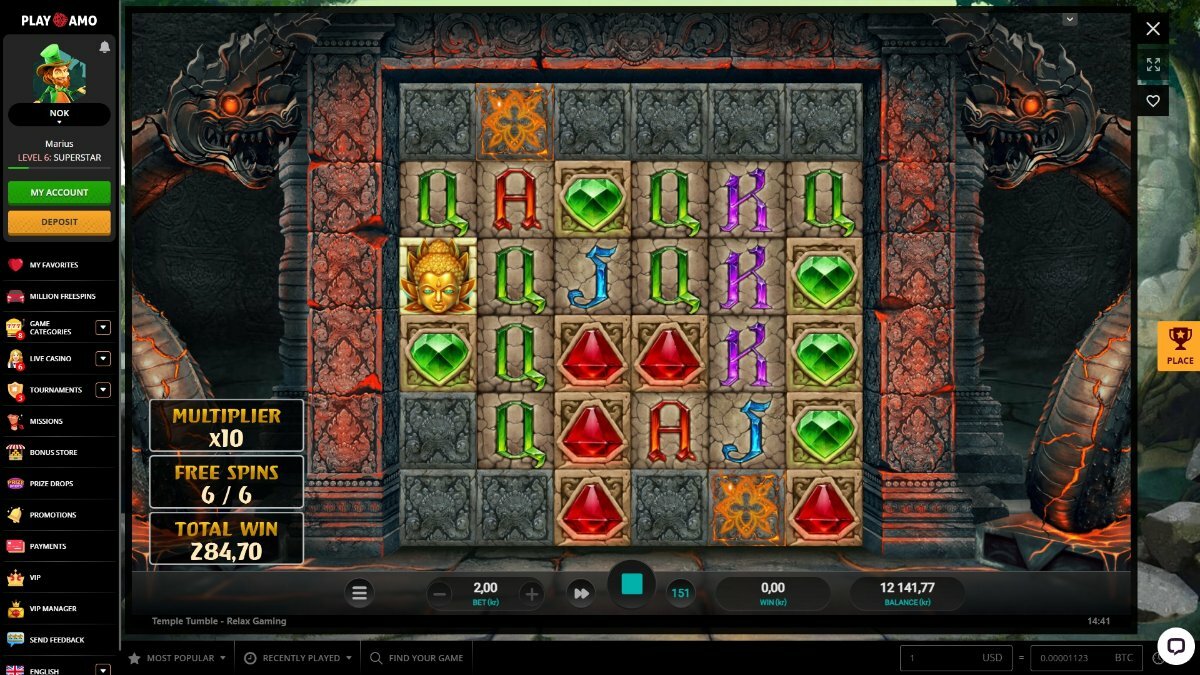
Task: Add the game to favorites with the heart
Action: pyautogui.click(x=1153, y=101)
